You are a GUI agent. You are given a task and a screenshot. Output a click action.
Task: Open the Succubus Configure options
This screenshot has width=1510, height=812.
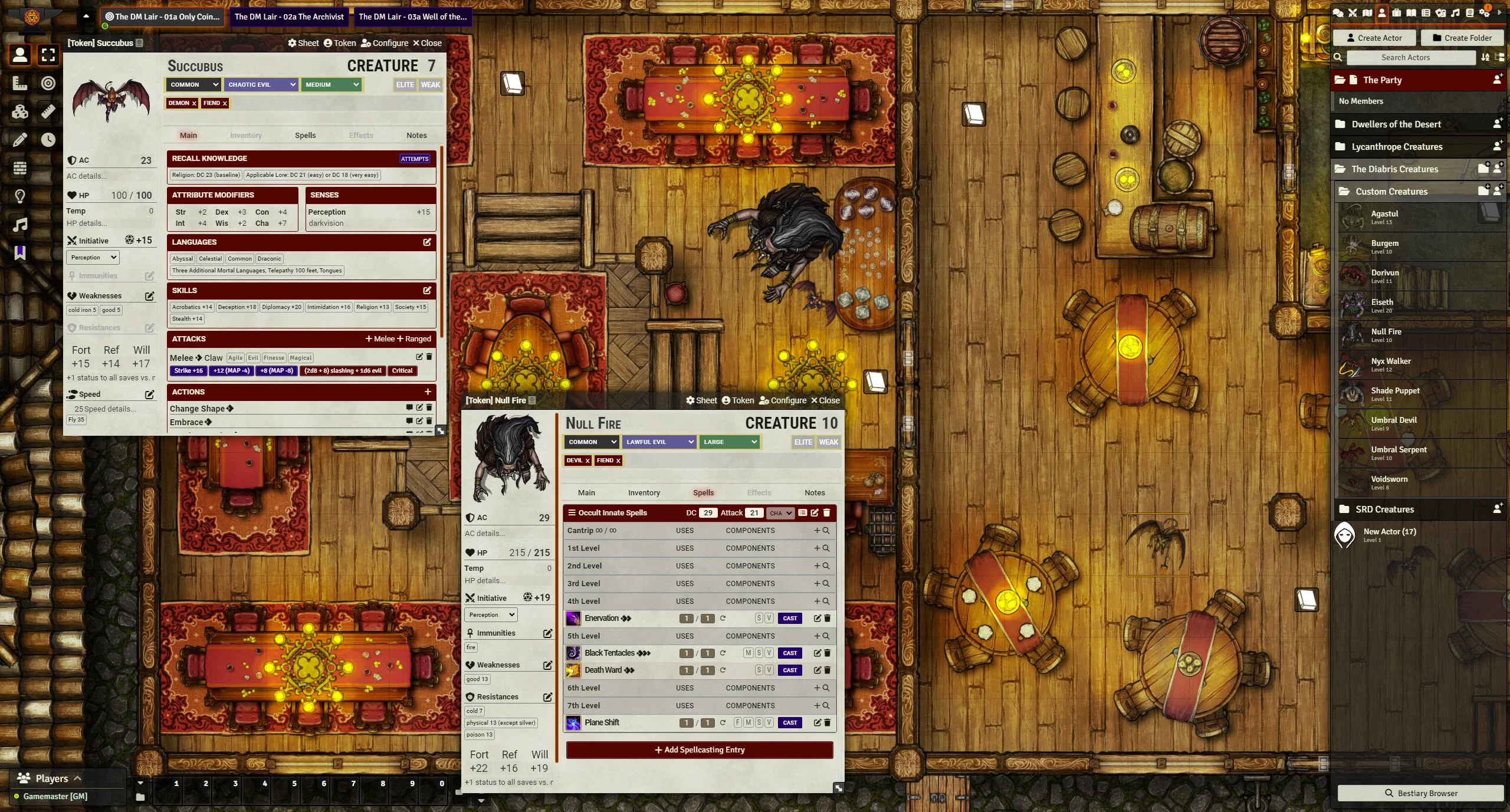385,43
